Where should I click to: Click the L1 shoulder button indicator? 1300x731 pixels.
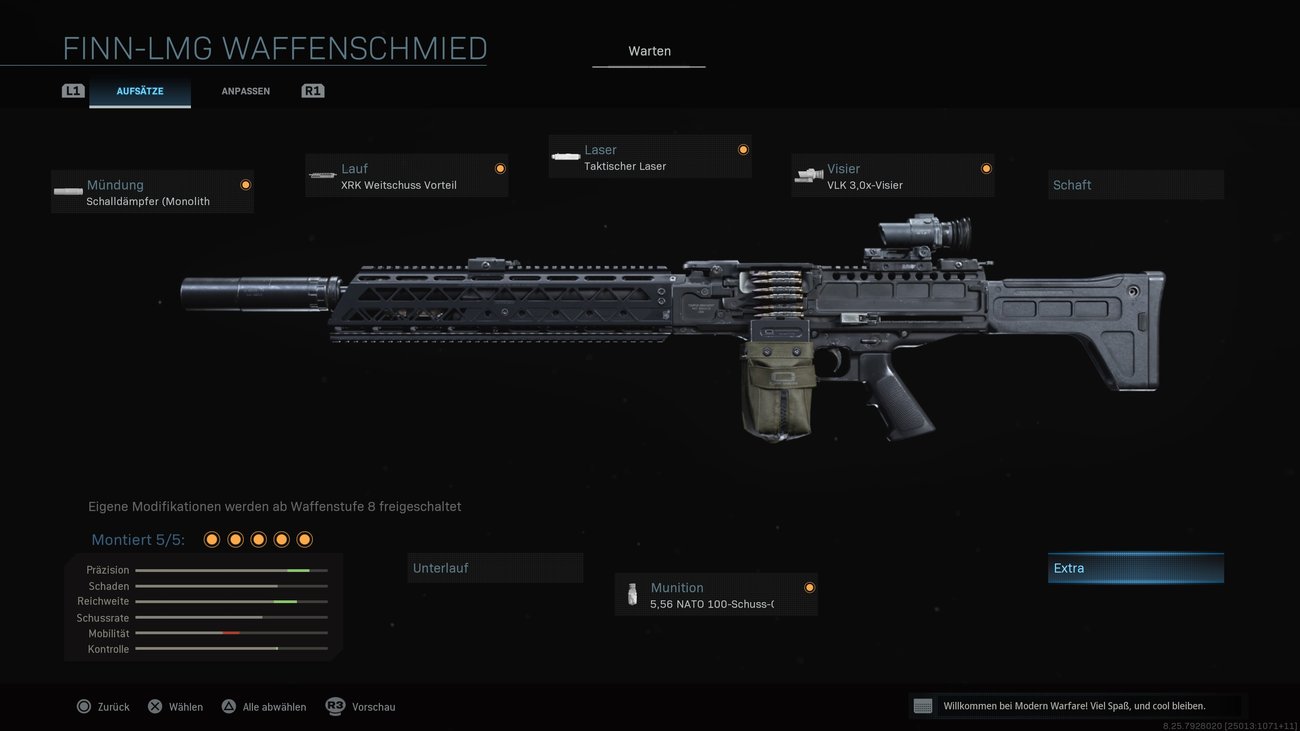72,90
